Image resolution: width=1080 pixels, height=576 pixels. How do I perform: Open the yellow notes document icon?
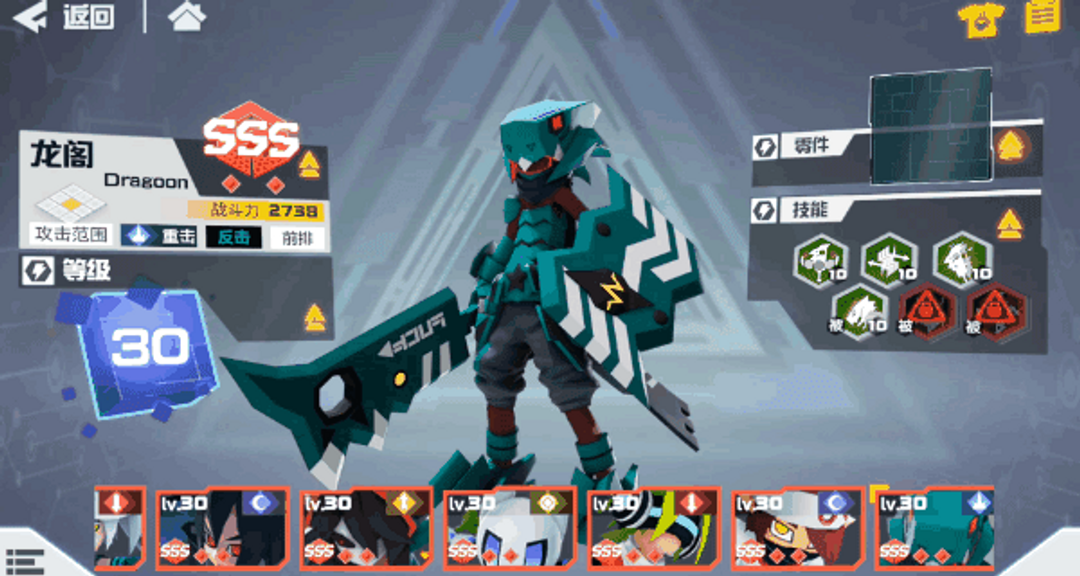click(1042, 16)
